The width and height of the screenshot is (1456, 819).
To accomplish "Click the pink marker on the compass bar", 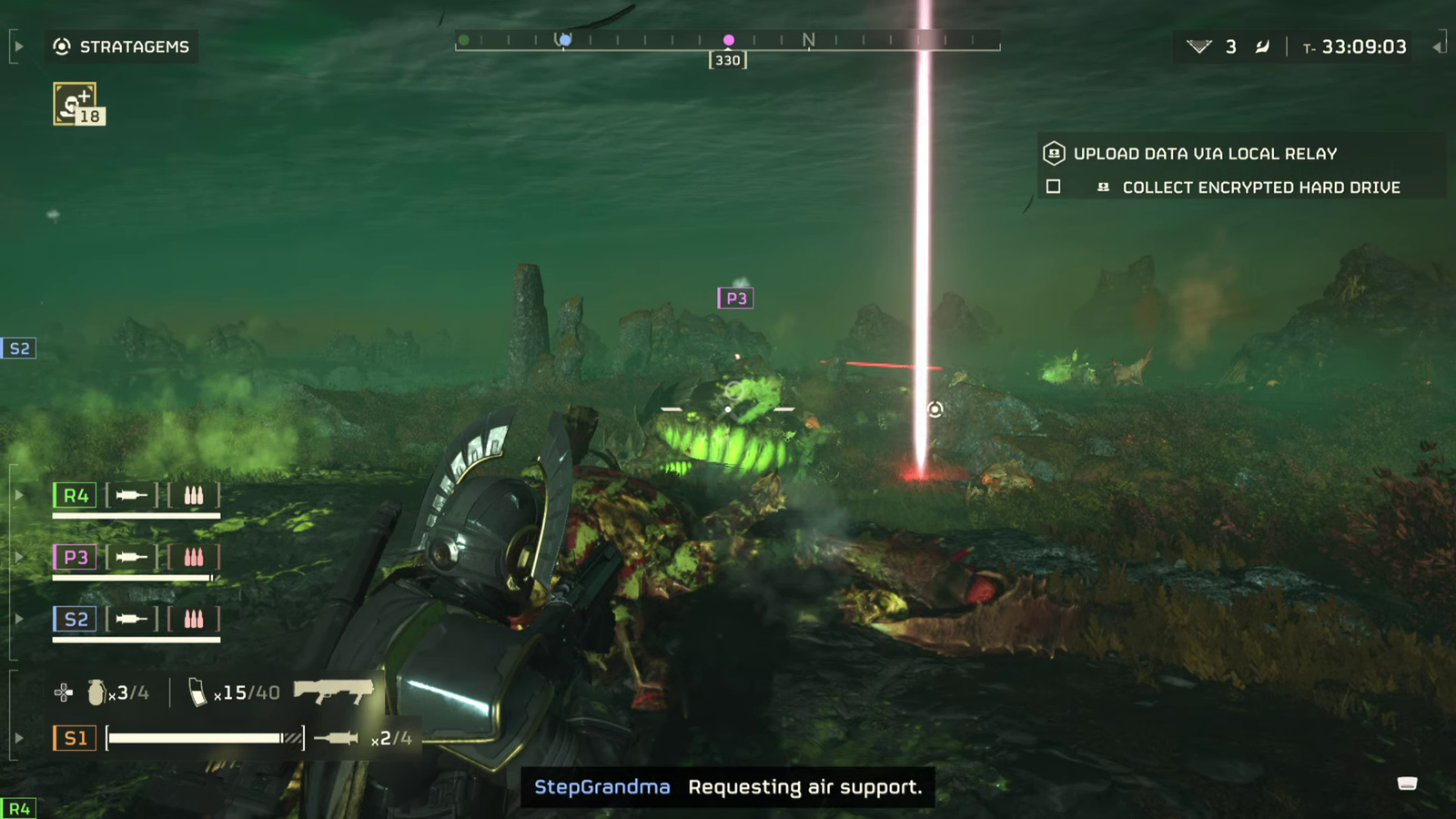I will tap(729, 40).
